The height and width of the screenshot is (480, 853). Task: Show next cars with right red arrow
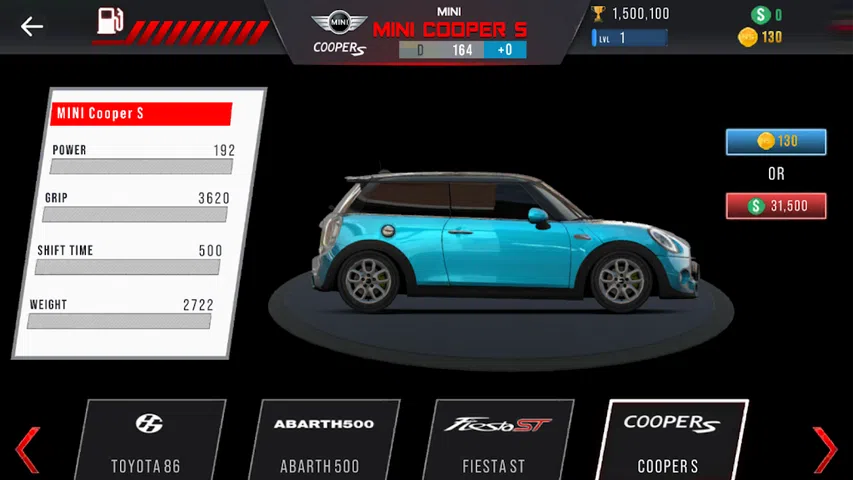point(825,448)
